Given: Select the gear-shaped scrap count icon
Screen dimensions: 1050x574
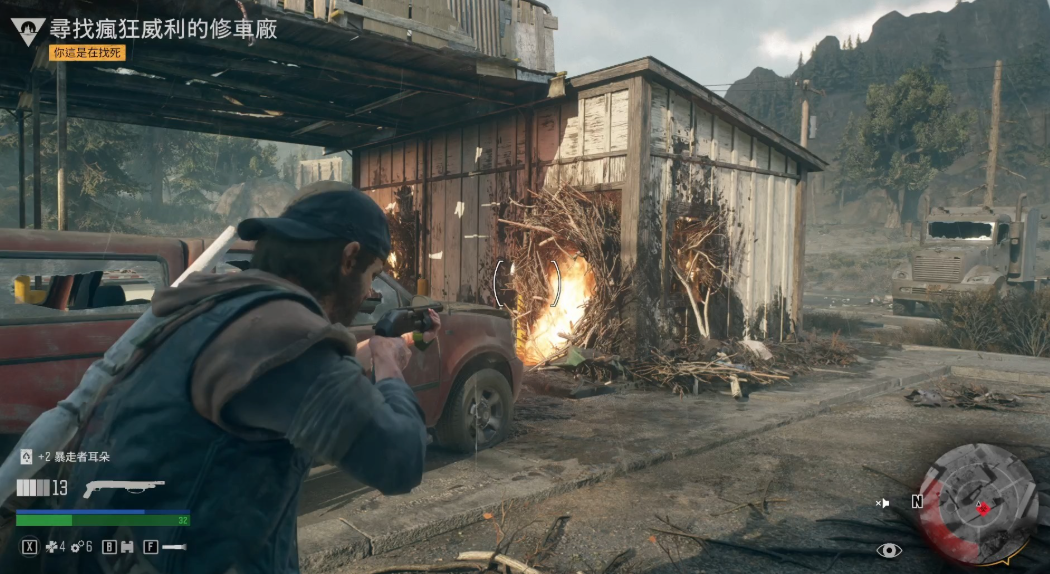Looking at the screenshot, I should click(75, 547).
